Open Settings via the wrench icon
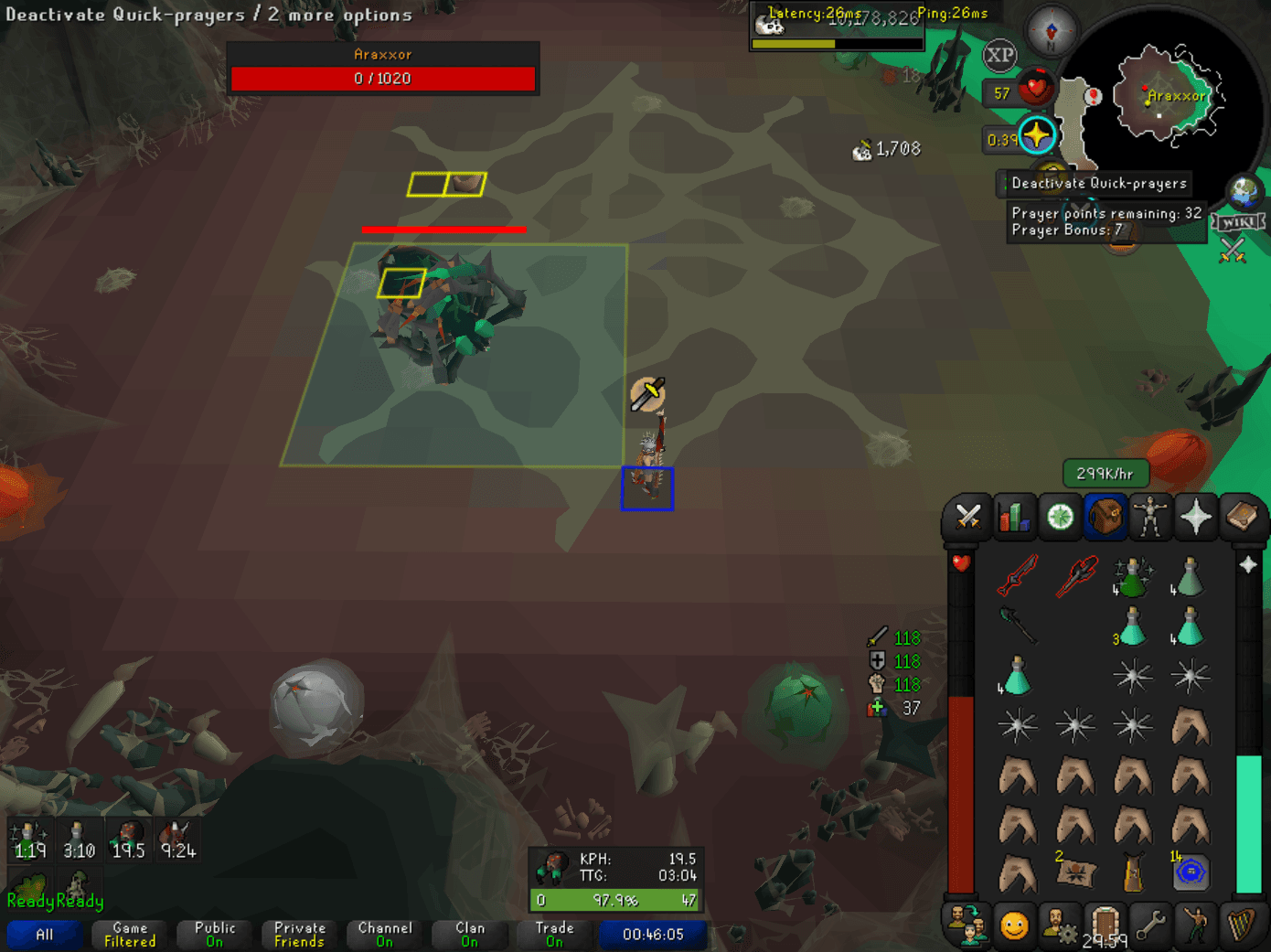1271x952 pixels. pos(1150,925)
